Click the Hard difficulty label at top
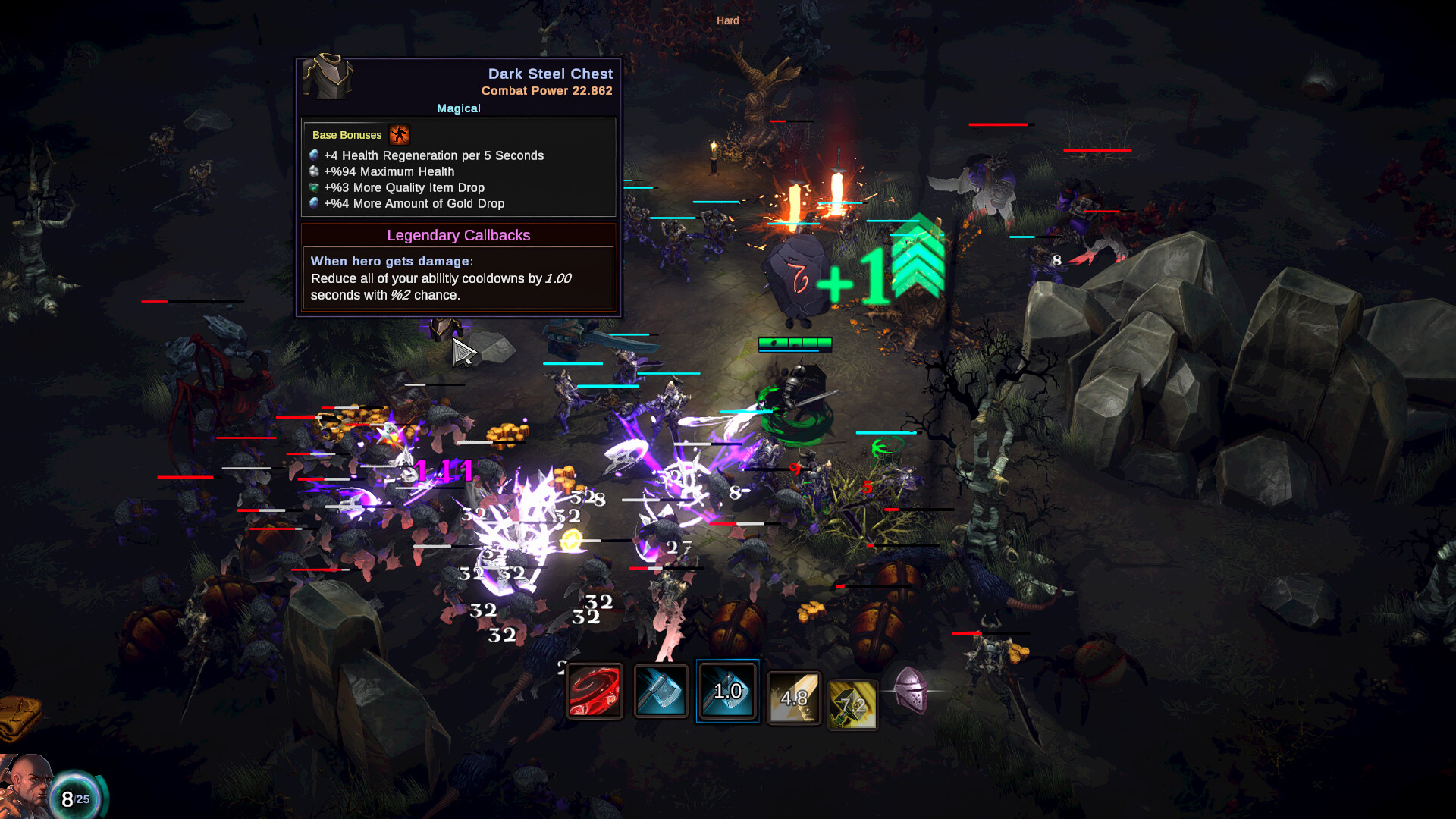The height and width of the screenshot is (819, 1456). 726,20
